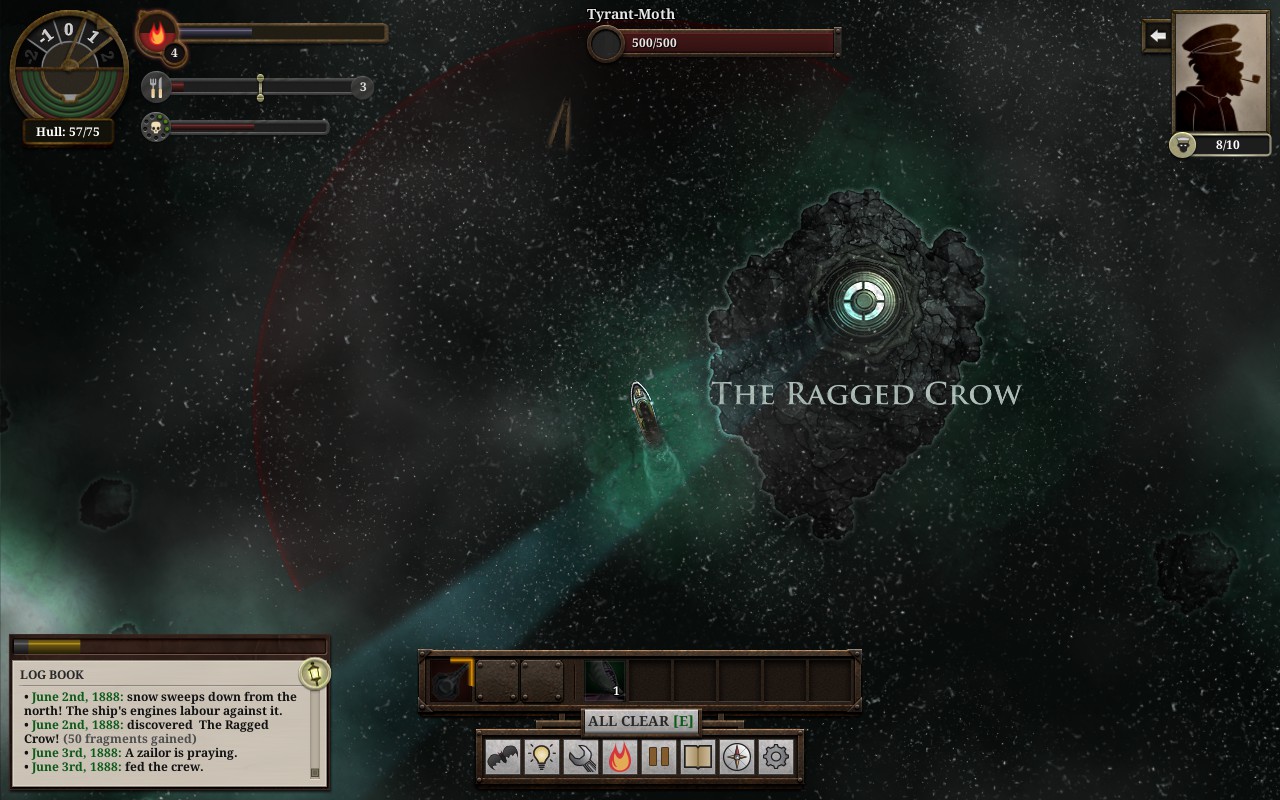Click the Hull 57/75 label

(66, 131)
